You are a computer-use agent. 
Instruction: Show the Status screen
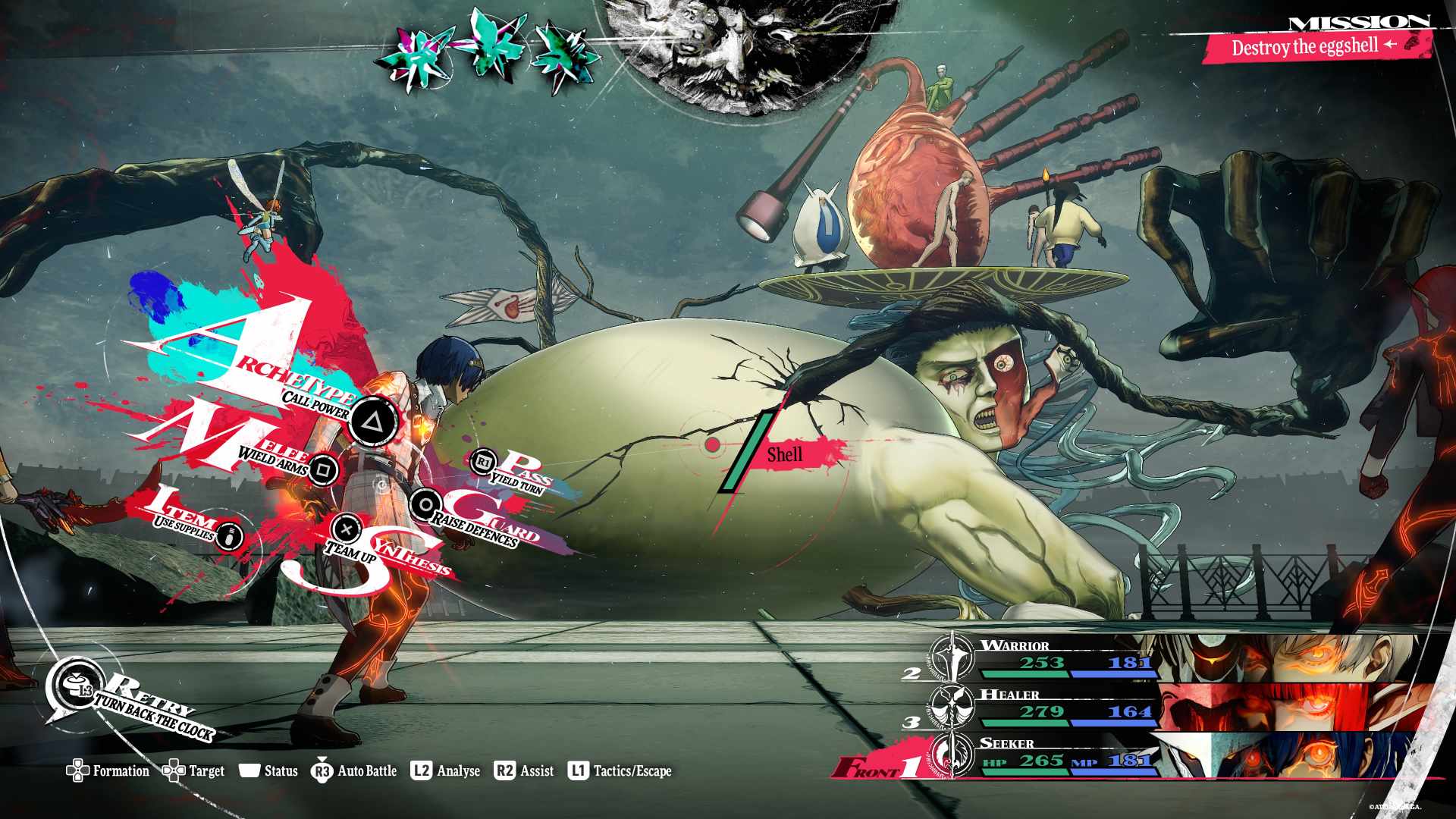click(268, 771)
